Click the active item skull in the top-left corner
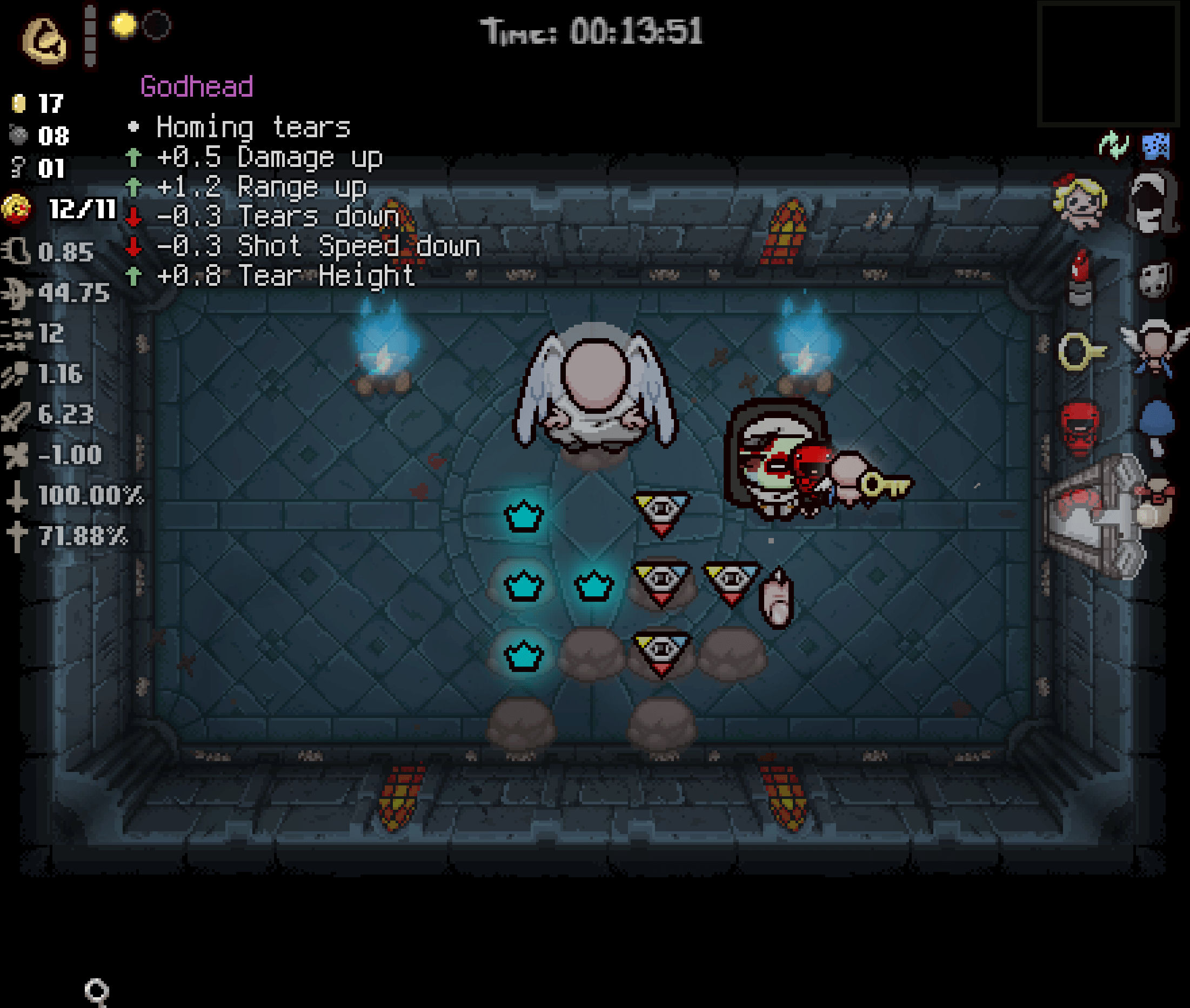 coord(43,38)
